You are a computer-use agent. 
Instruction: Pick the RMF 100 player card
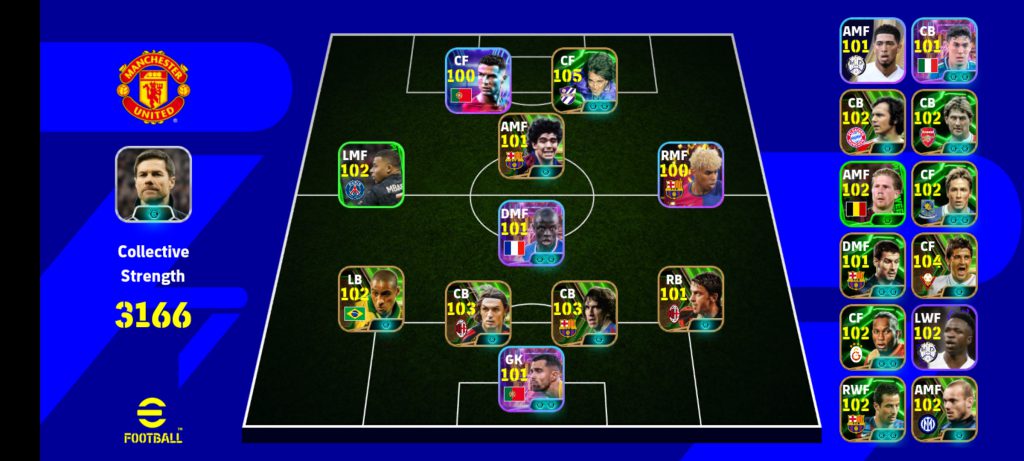[690, 175]
